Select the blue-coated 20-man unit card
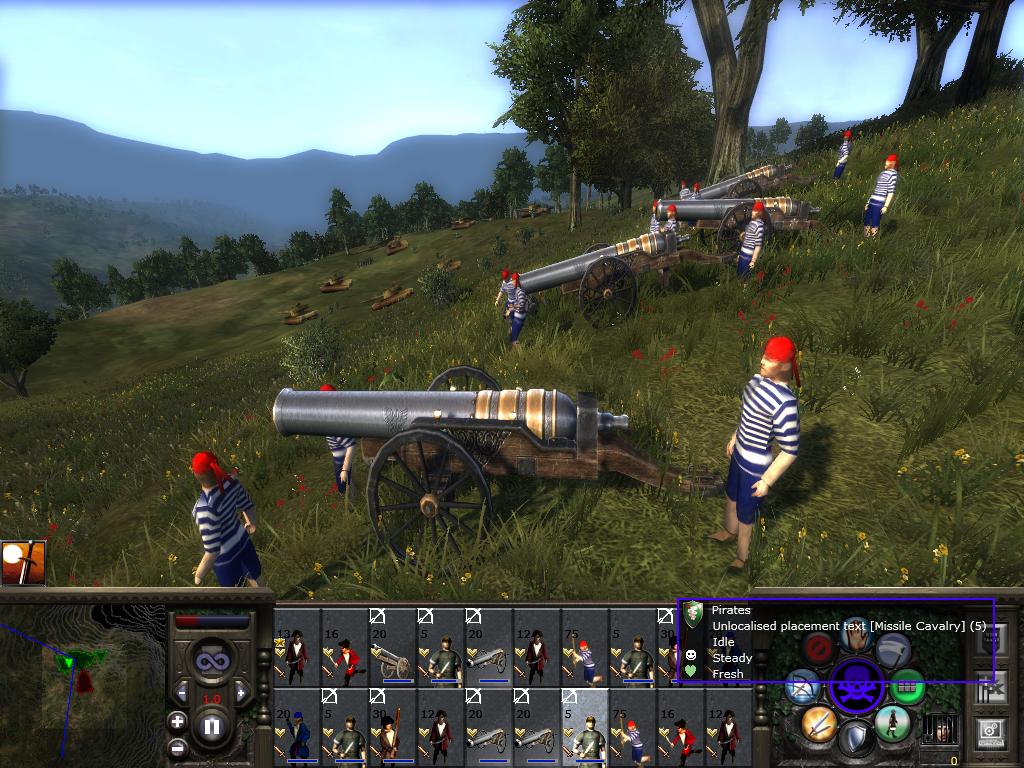The image size is (1024, 768). pyautogui.click(x=297, y=727)
